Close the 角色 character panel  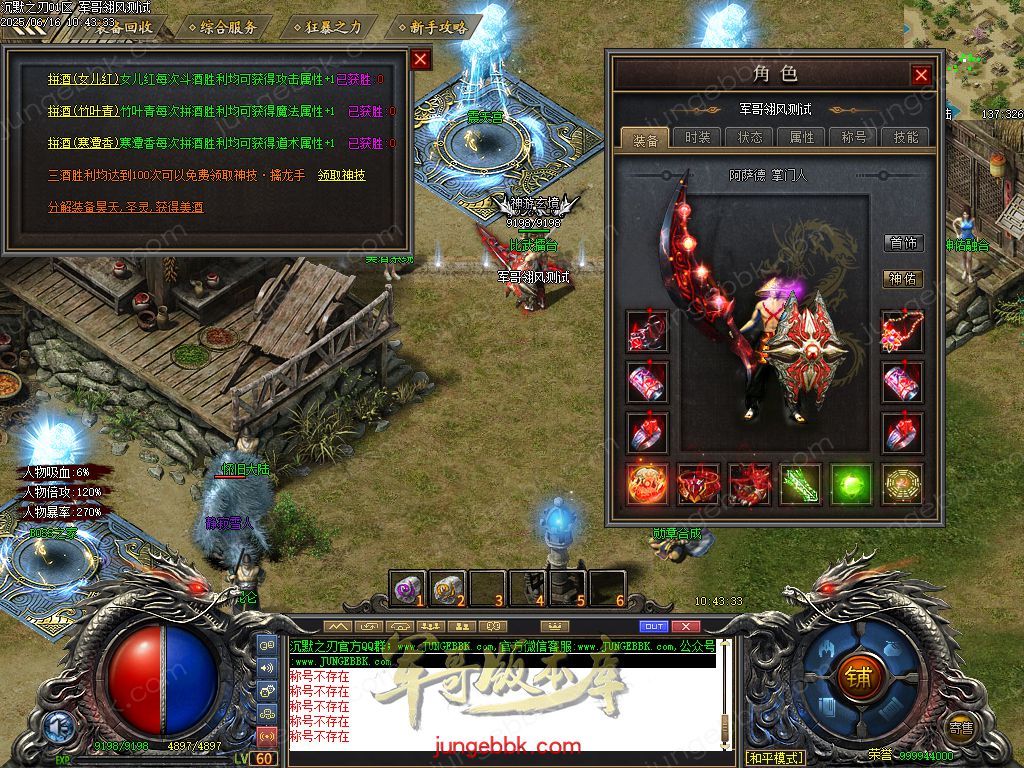pos(921,75)
